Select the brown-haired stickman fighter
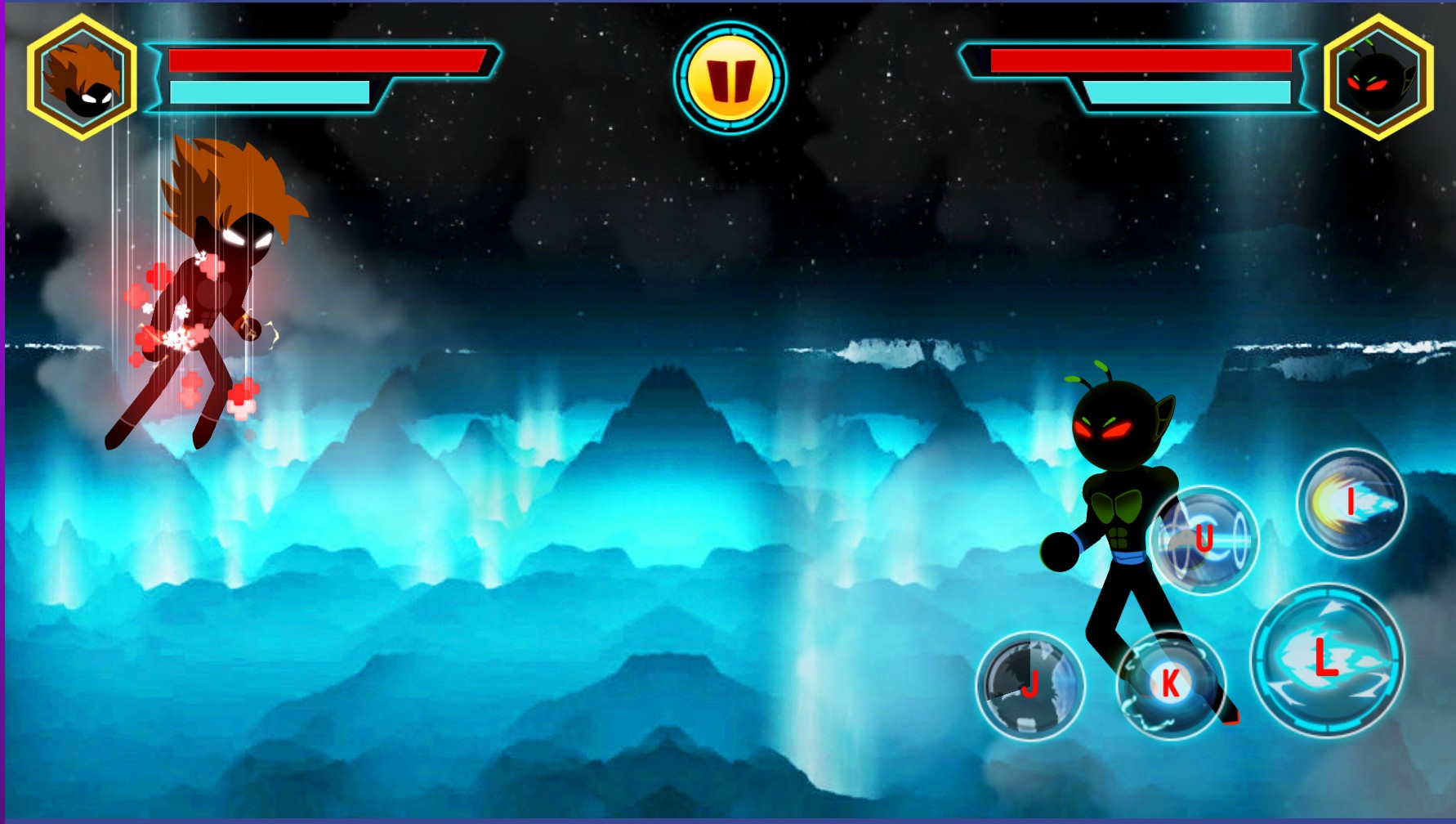Image resolution: width=1456 pixels, height=824 pixels. 214,286
